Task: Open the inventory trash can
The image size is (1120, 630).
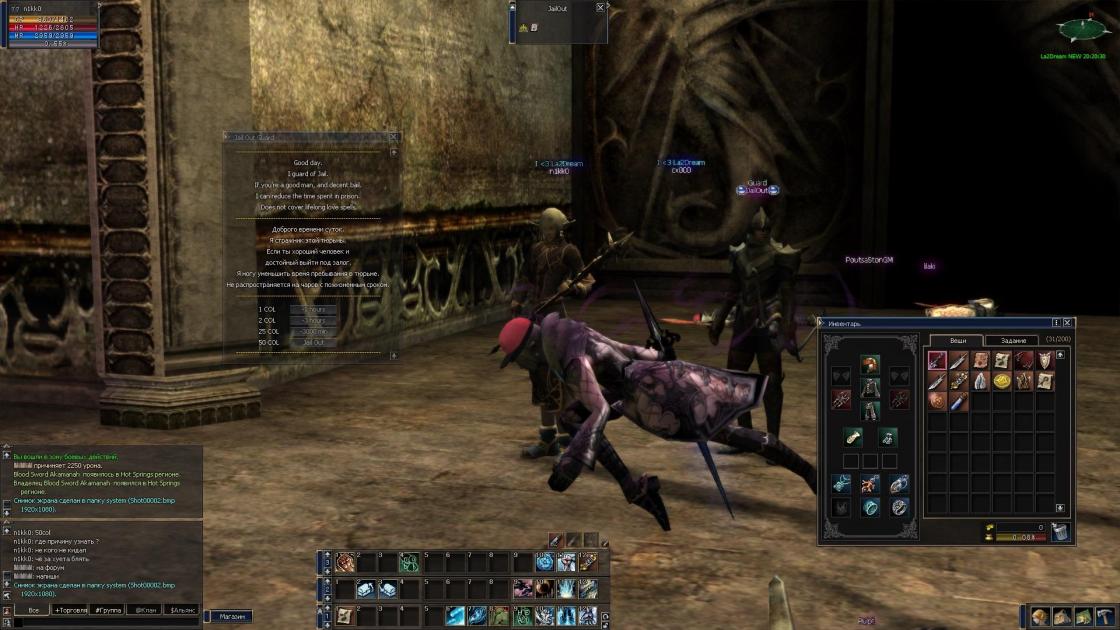Action: click(x=1061, y=532)
